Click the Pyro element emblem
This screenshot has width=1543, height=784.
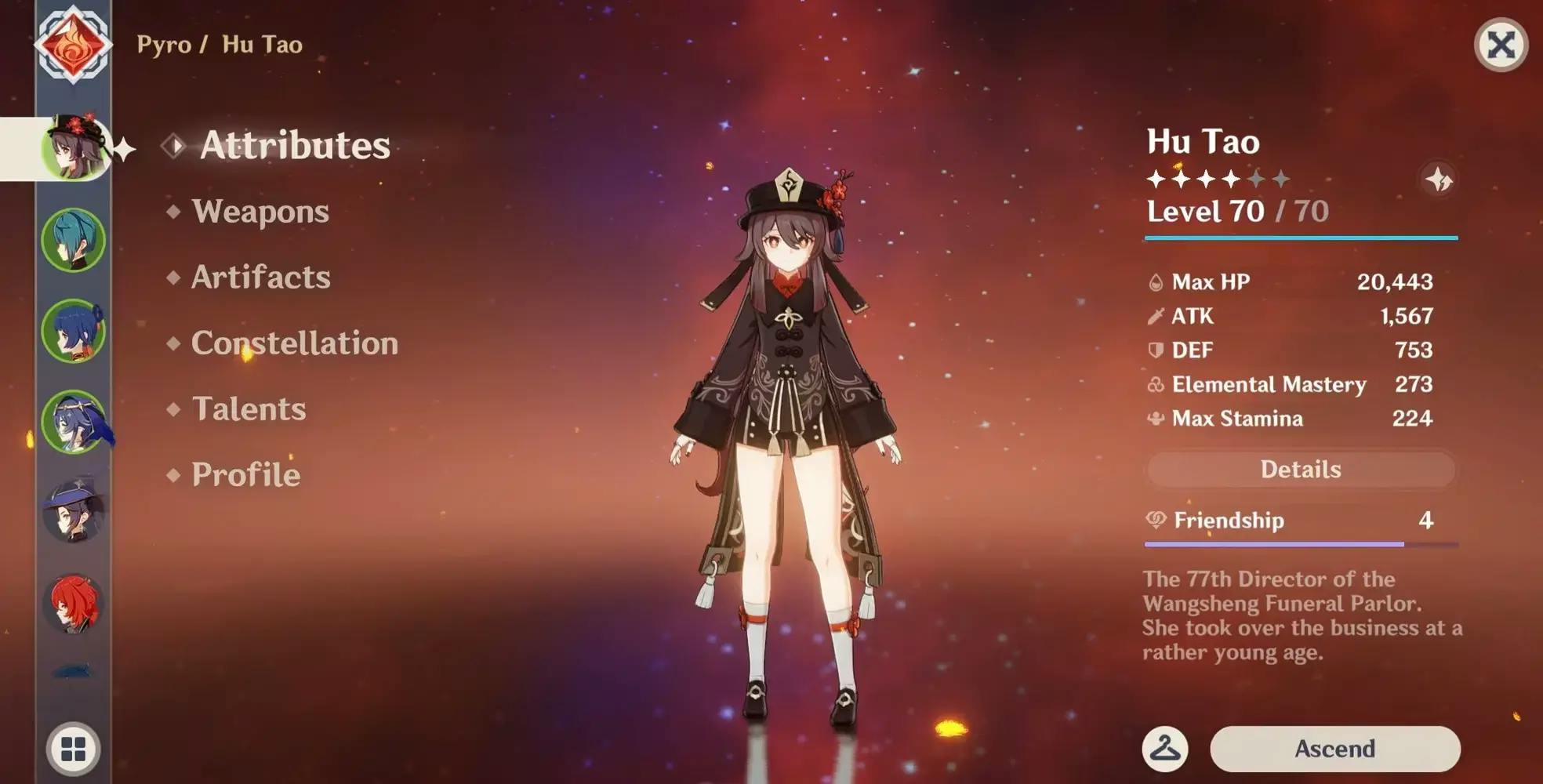click(x=73, y=44)
